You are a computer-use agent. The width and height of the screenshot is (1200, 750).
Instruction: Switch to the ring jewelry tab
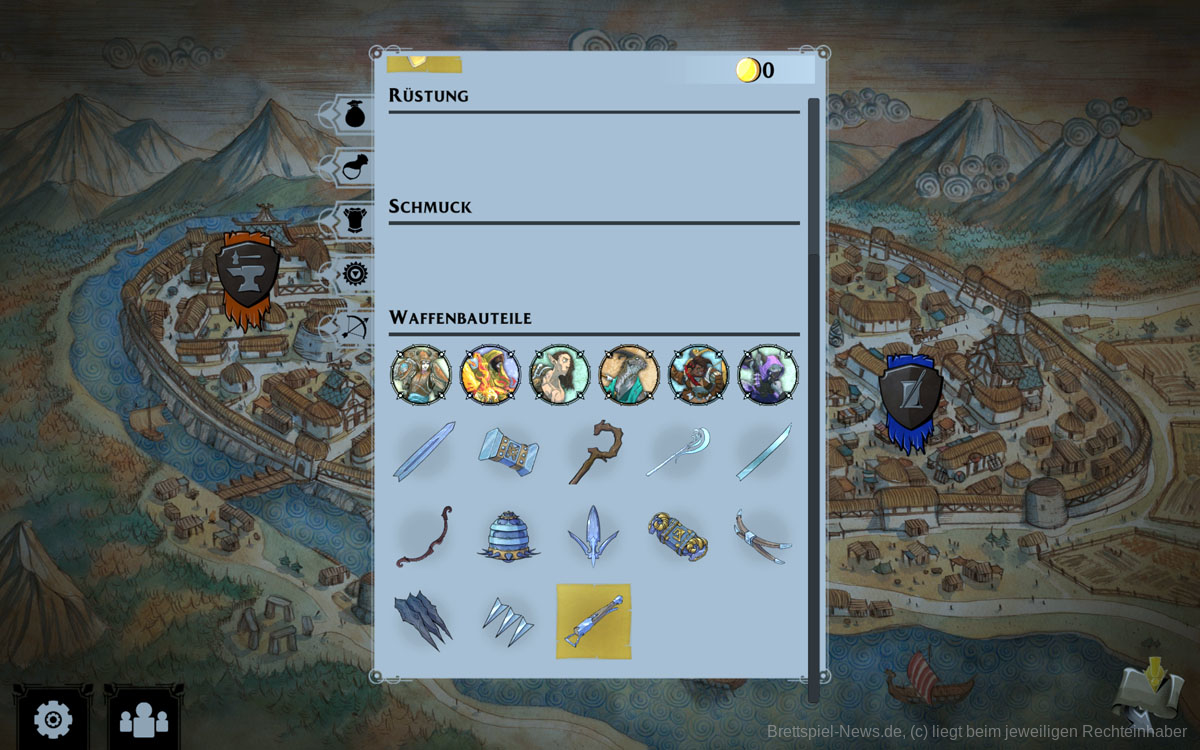pos(355,168)
